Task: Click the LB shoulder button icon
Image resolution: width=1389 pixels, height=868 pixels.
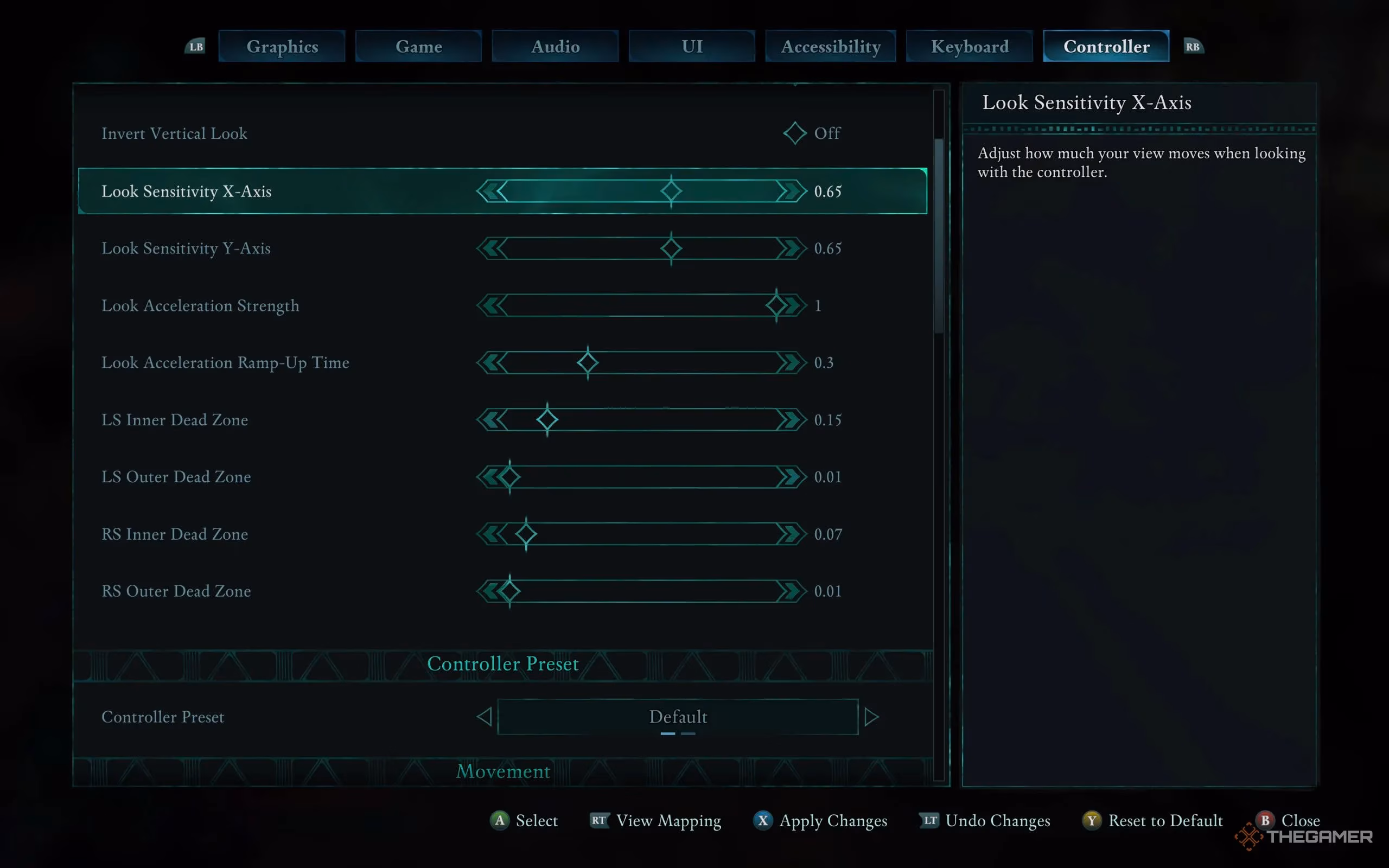Action: coord(195,46)
